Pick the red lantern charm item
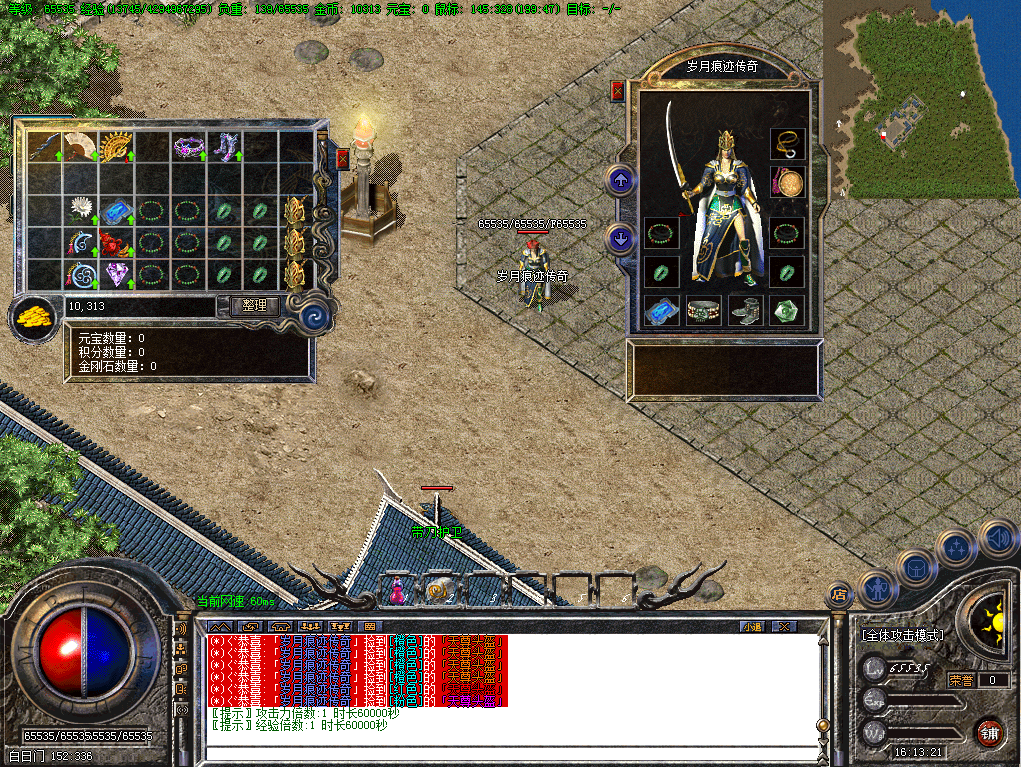 pos(116,242)
